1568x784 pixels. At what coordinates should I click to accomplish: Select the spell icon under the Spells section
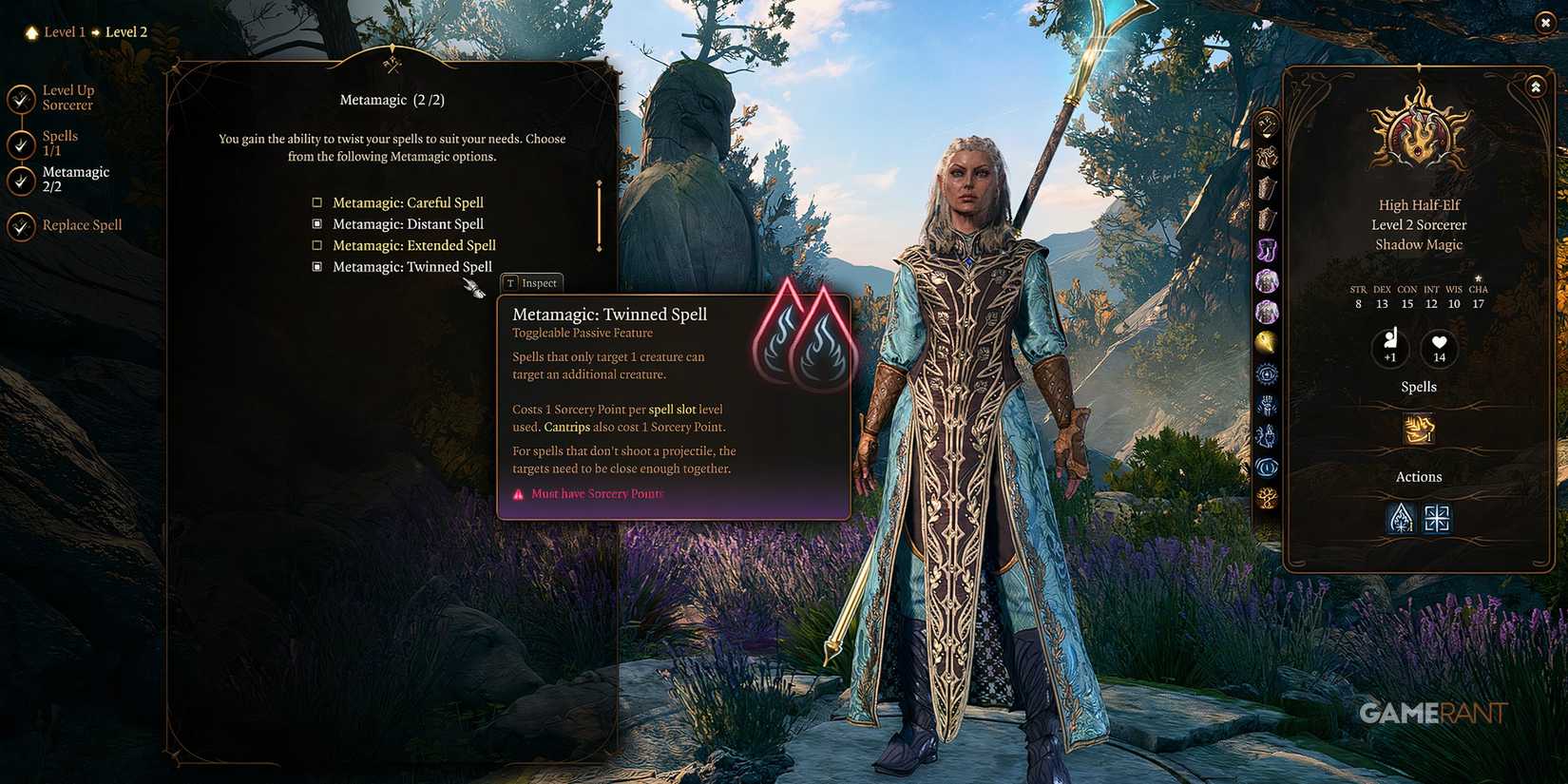pos(1418,430)
